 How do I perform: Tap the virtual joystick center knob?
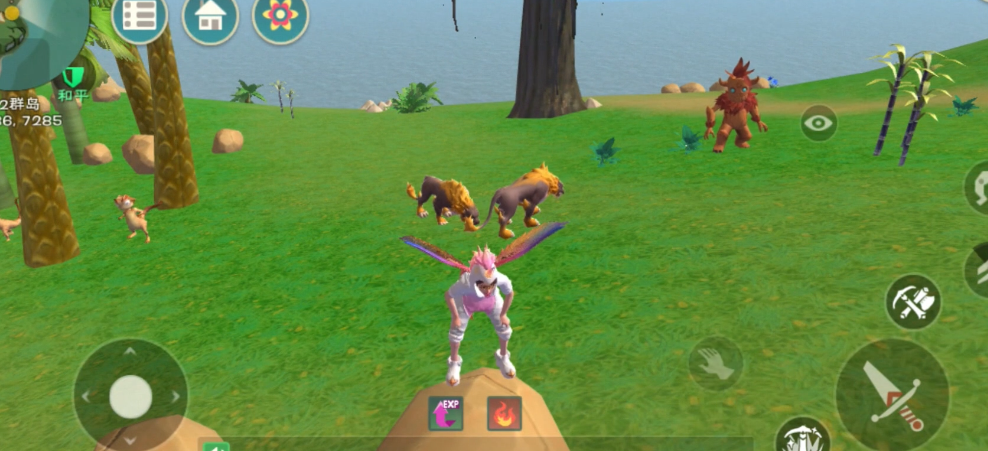[x=130, y=396]
